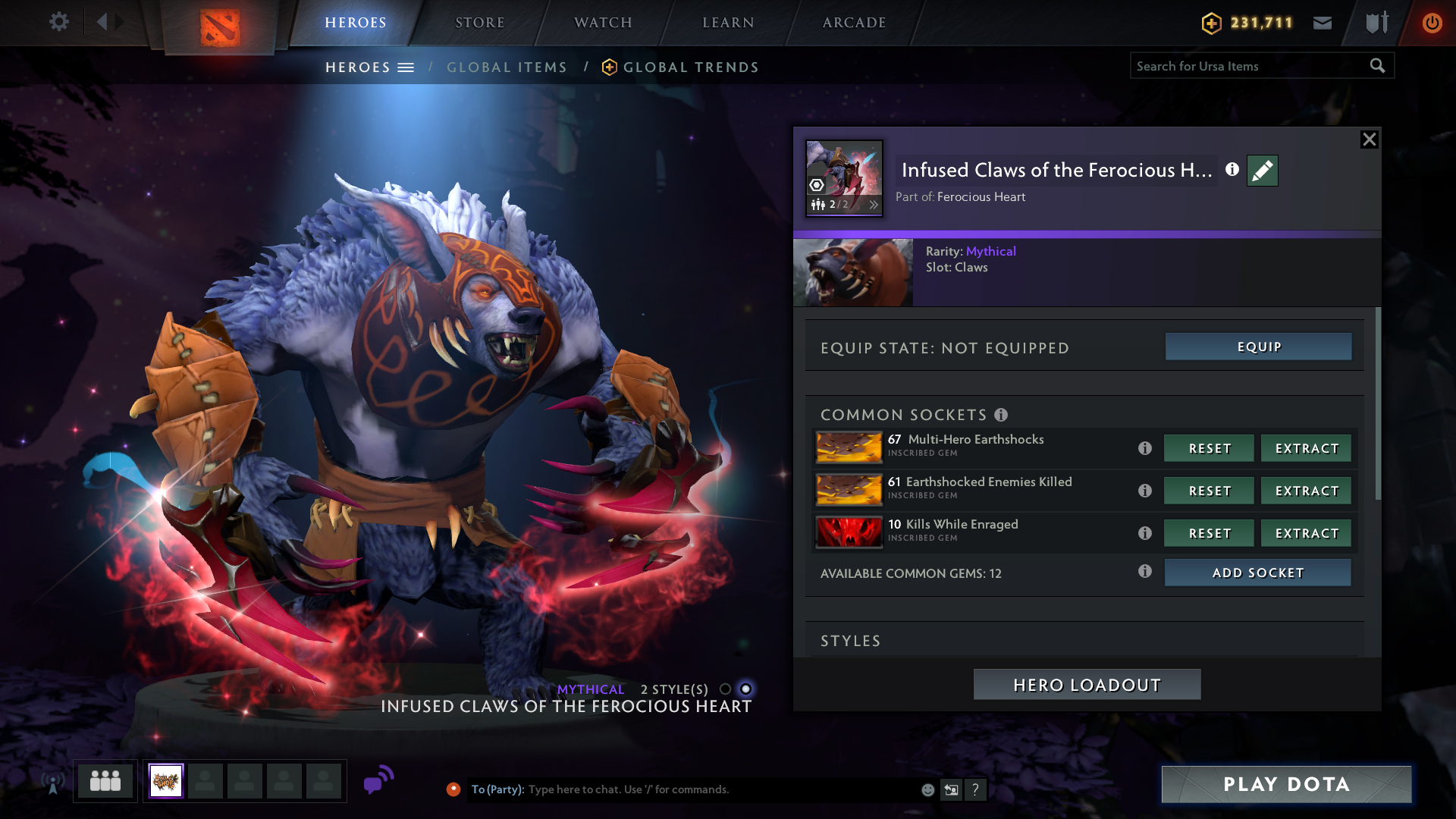Reset the Multi-Hero Earthshocks gem
Viewport: 1456px width, 819px height.
(1209, 448)
